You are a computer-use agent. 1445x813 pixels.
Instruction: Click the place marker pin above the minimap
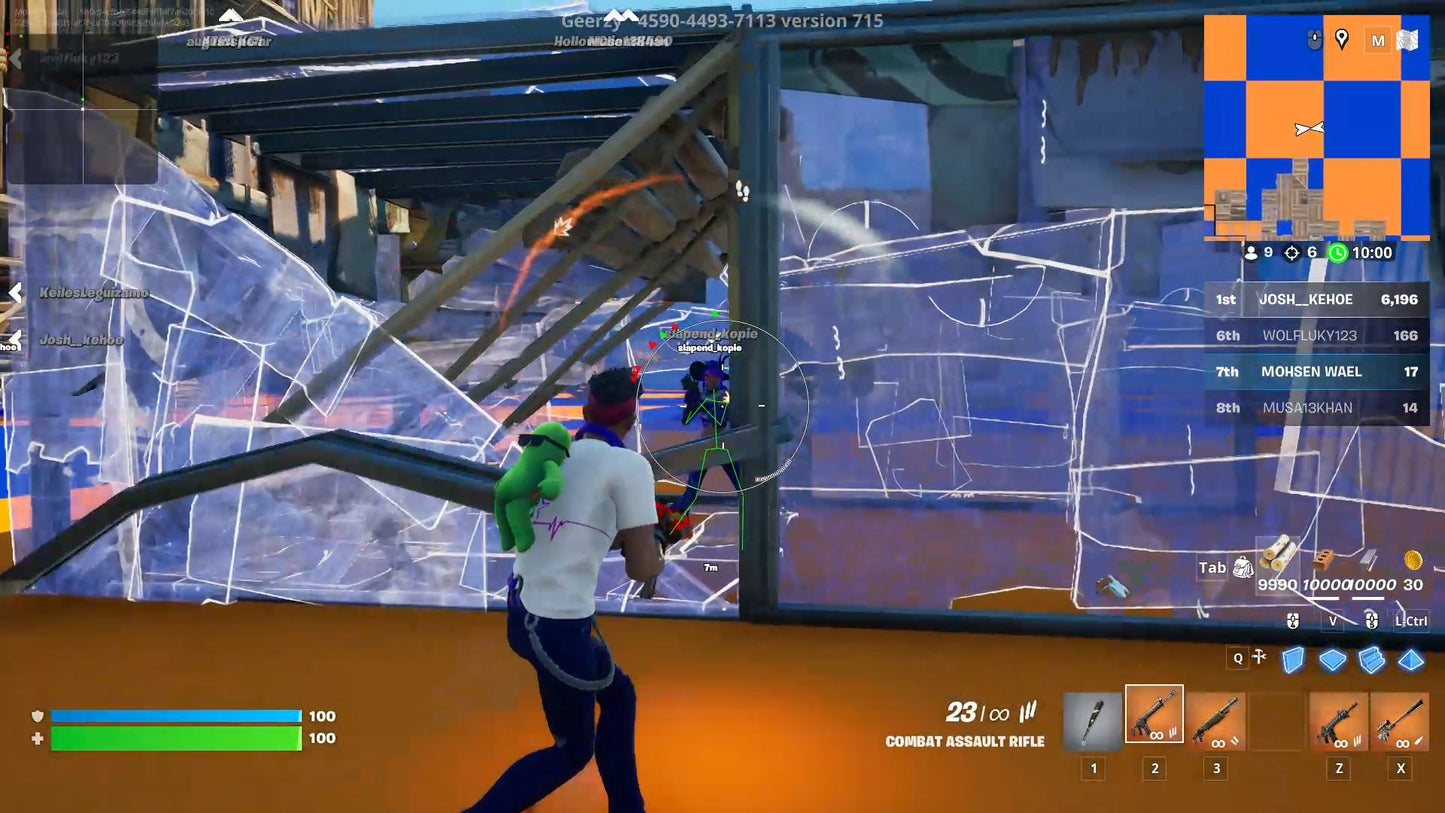1341,40
